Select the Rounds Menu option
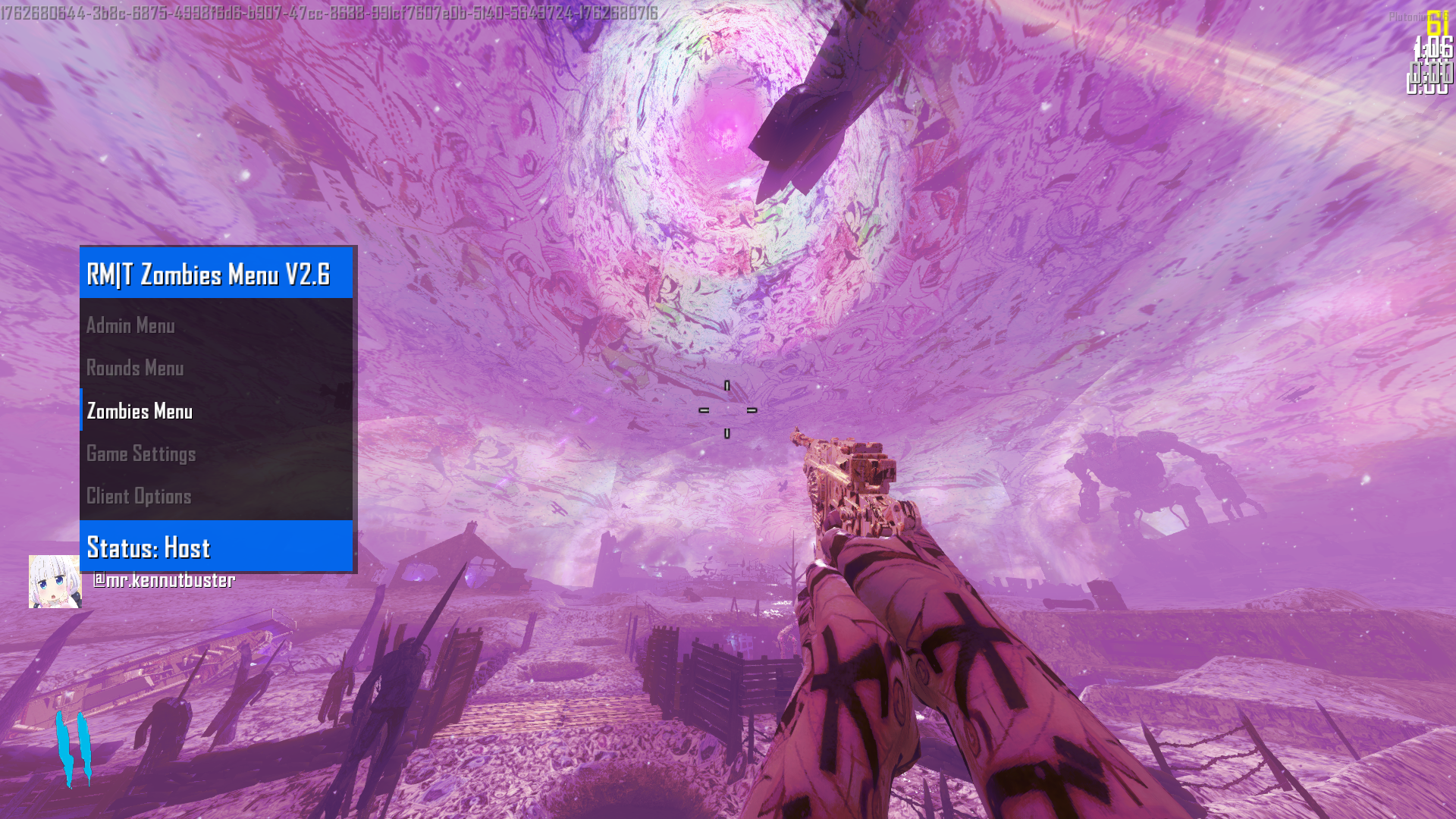The image size is (1456, 819). (x=136, y=369)
